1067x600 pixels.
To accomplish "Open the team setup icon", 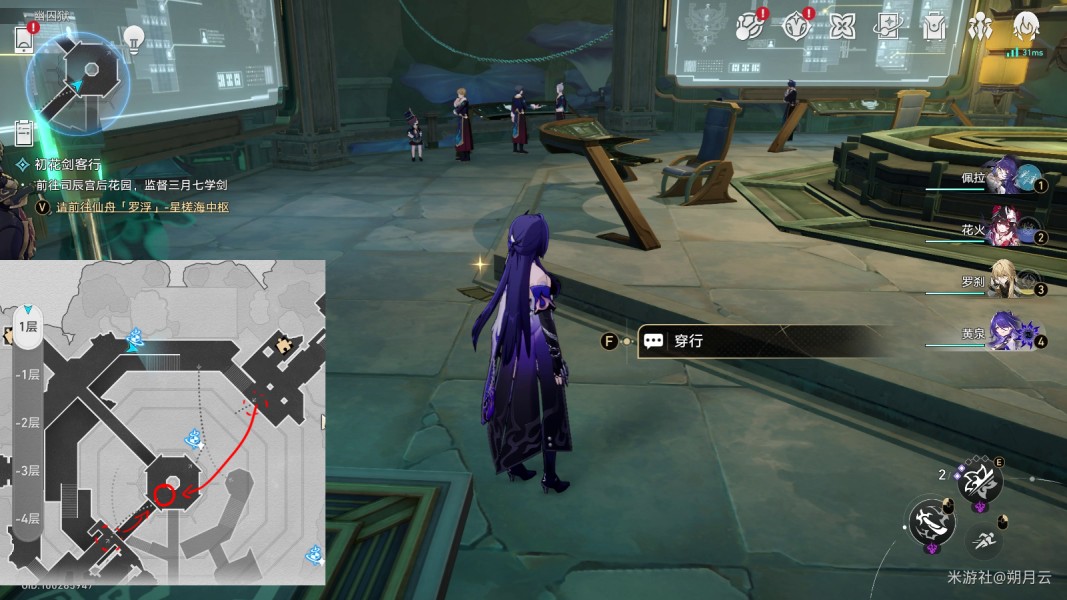I will coord(979,27).
